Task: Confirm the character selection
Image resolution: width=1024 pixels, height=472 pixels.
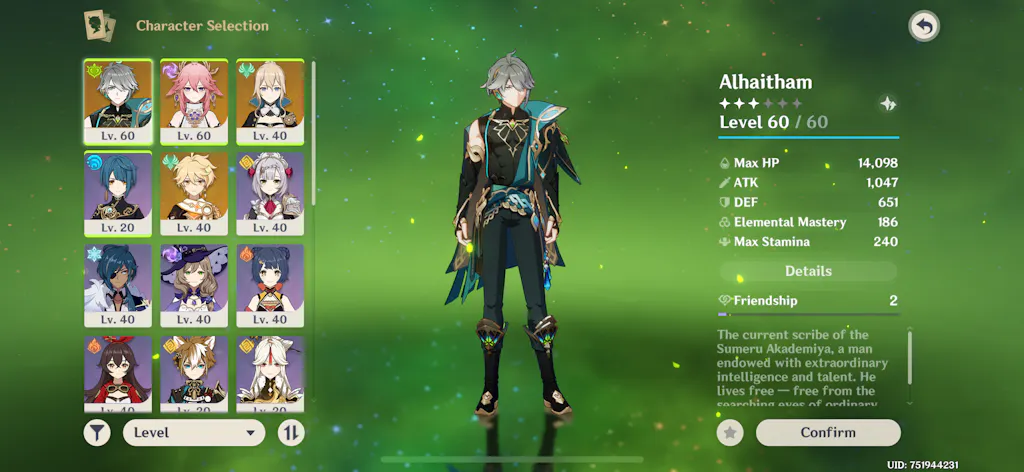Action: 828,432
